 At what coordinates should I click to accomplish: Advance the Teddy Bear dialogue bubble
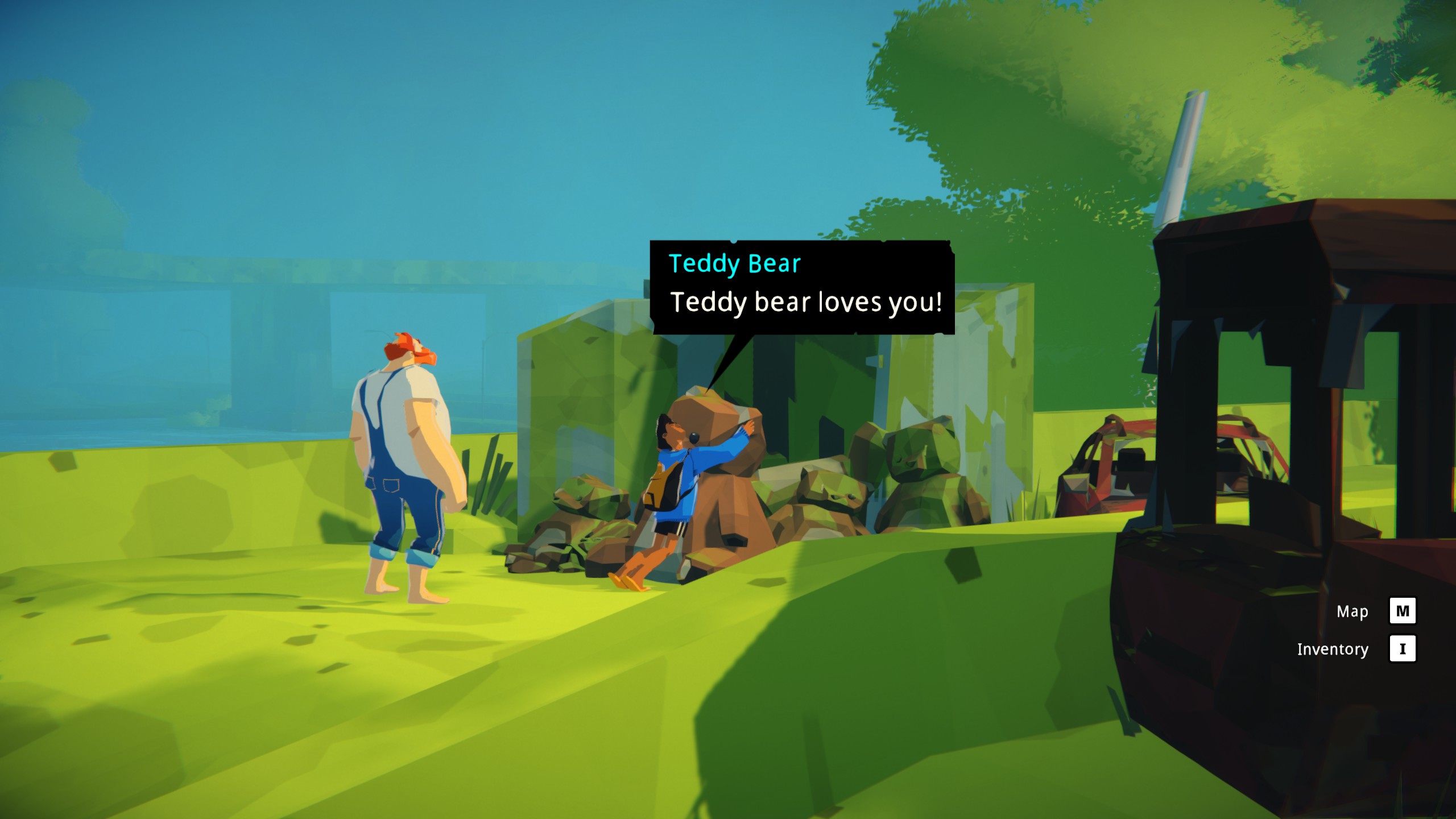(802, 288)
